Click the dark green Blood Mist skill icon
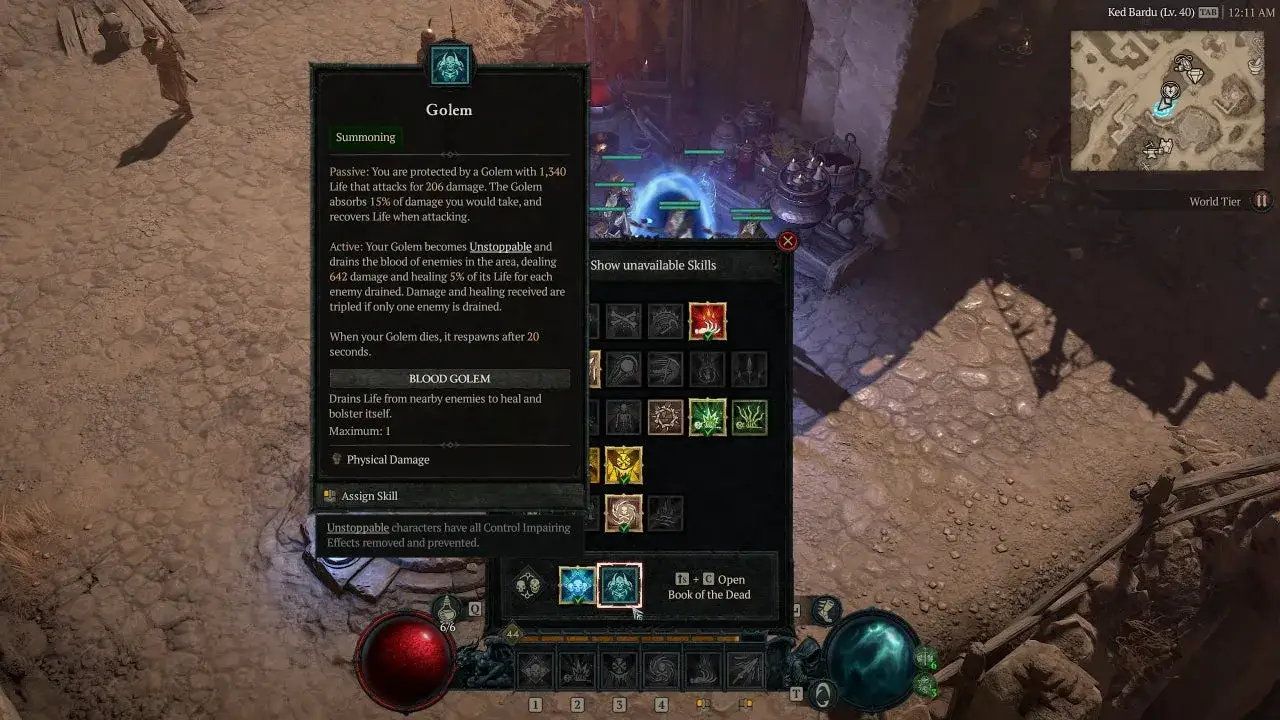This screenshot has width=1280, height=720. coord(750,417)
